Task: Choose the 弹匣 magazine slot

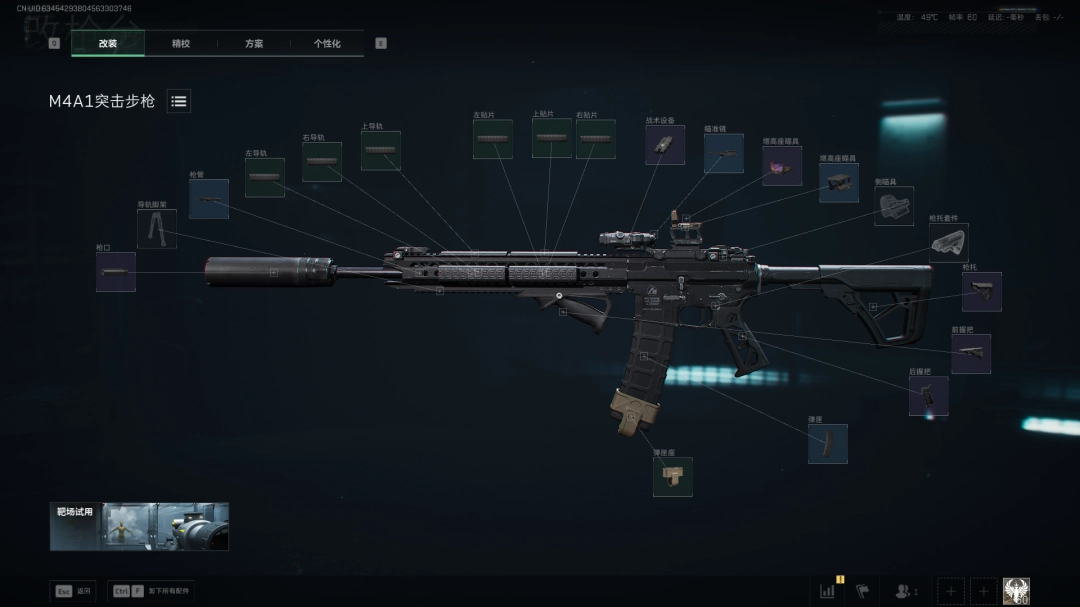Action: pos(828,444)
